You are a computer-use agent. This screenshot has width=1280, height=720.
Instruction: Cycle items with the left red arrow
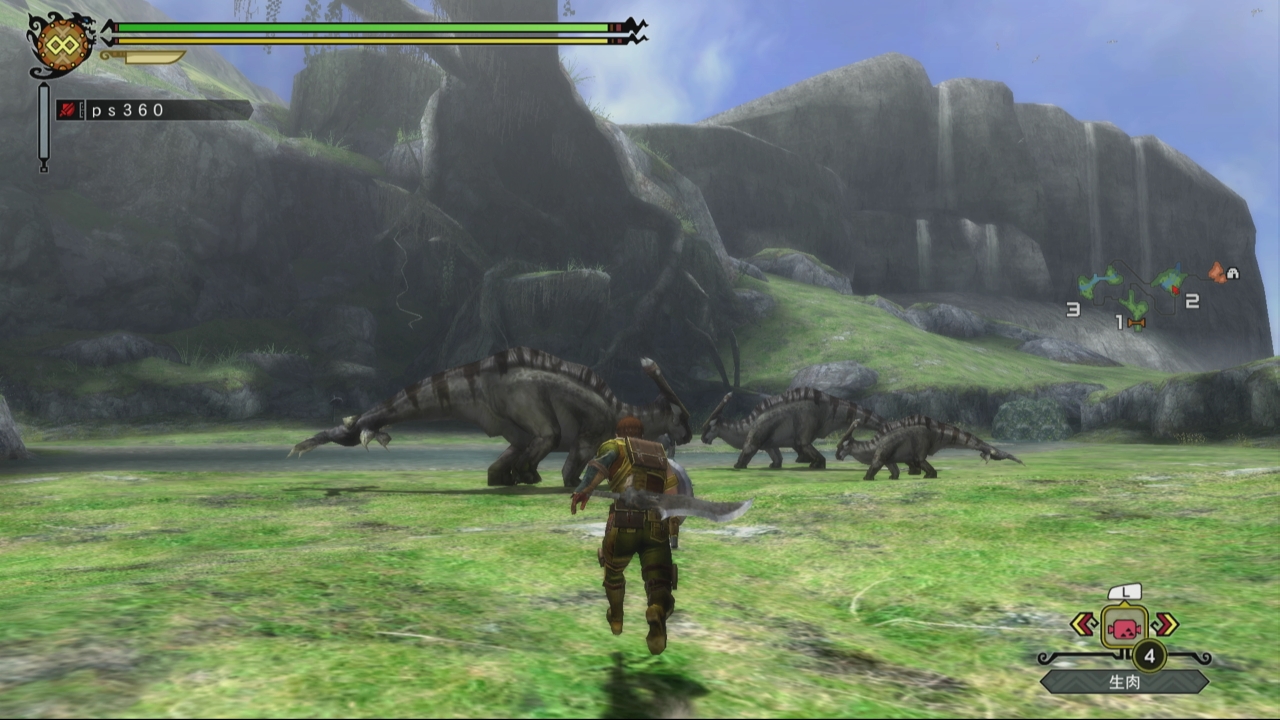tap(1083, 624)
